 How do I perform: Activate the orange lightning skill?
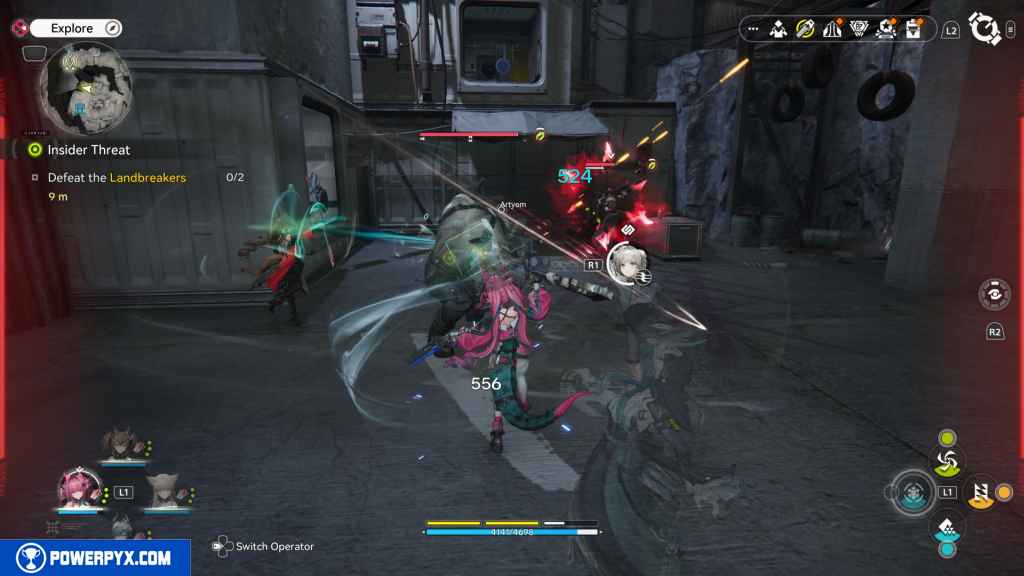pyautogui.click(x=981, y=491)
